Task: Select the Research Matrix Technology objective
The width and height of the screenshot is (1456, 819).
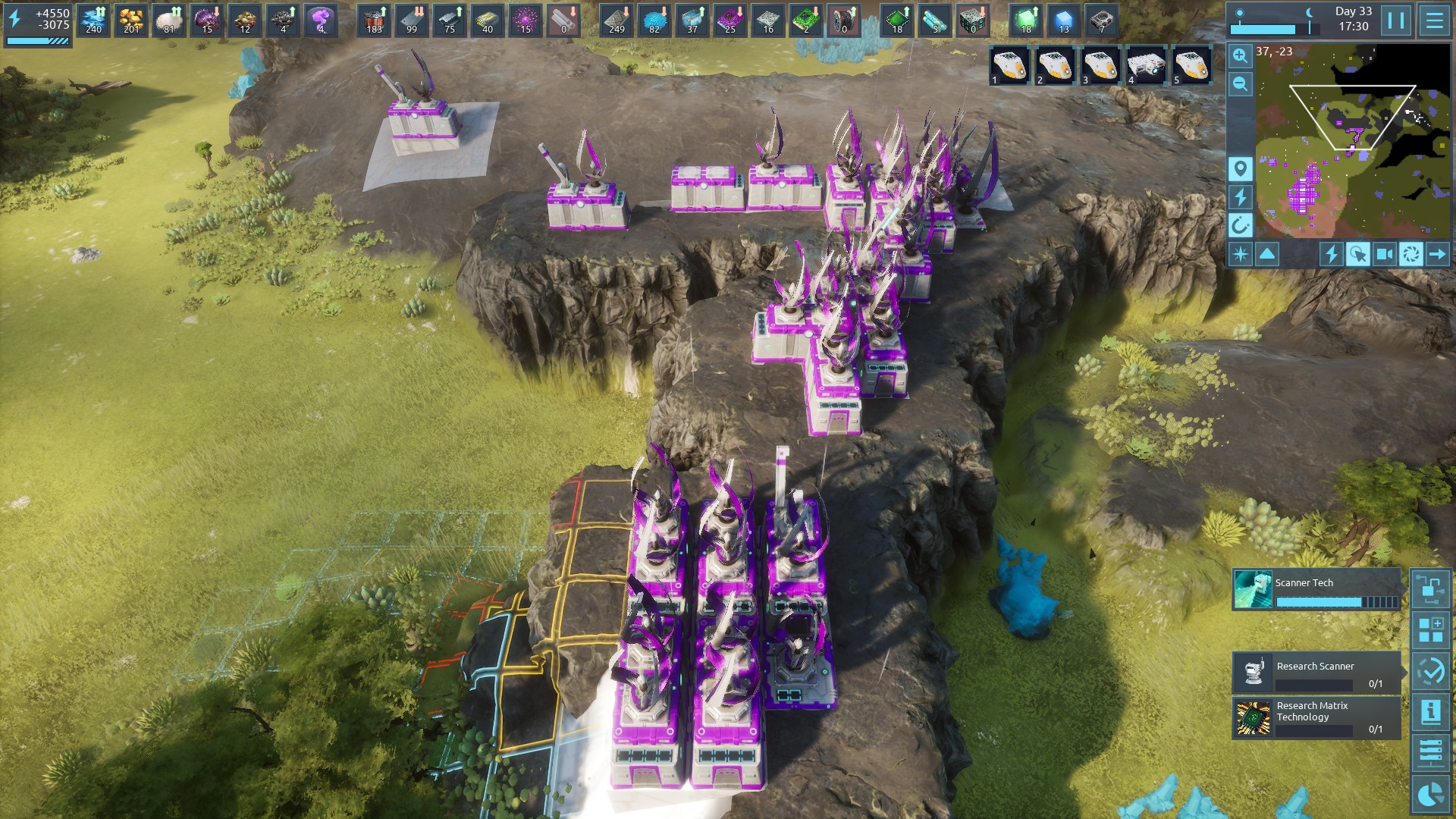Action: 1316,717
